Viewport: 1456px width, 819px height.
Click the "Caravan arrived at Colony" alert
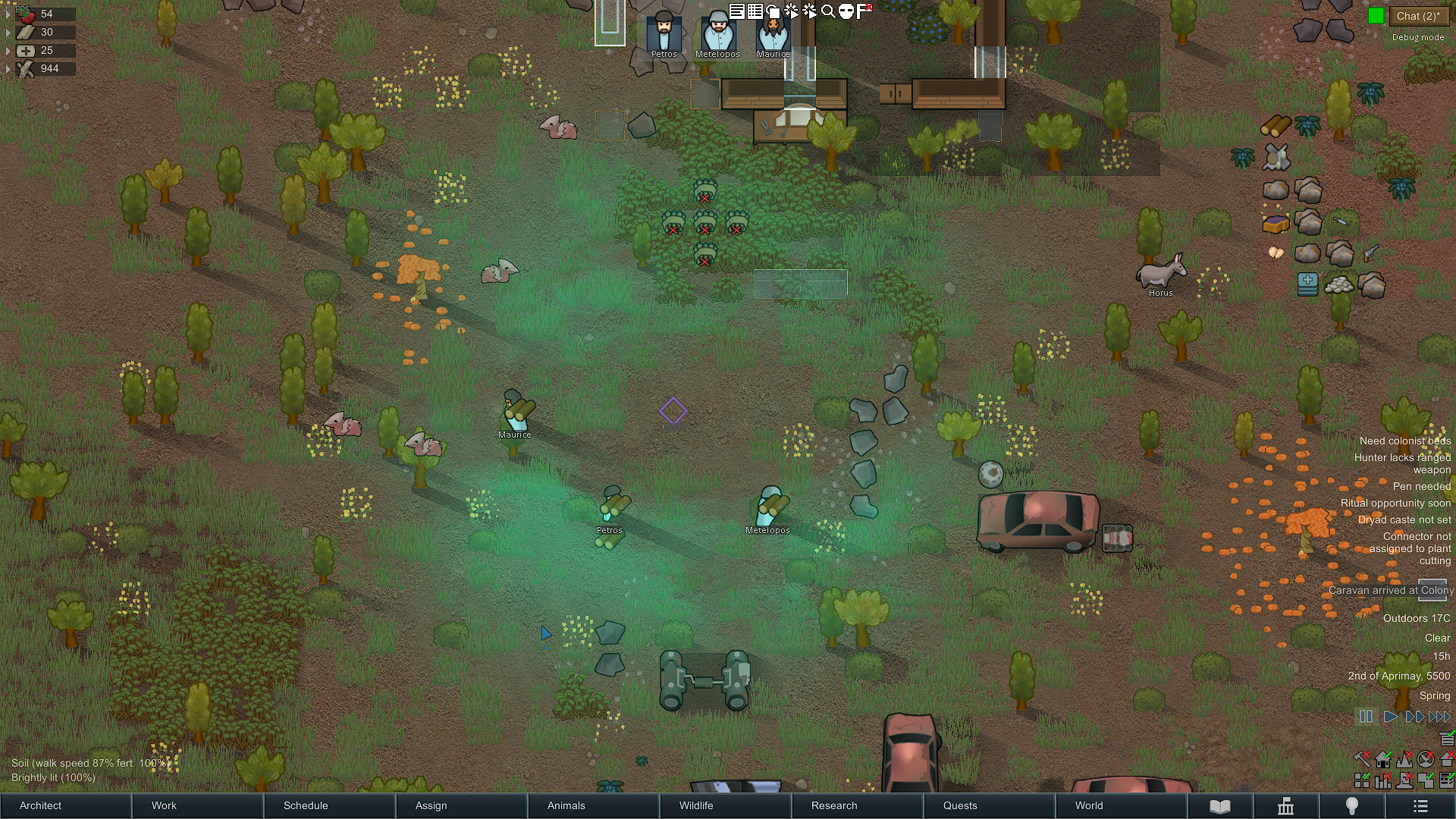pyautogui.click(x=1390, y=590)
